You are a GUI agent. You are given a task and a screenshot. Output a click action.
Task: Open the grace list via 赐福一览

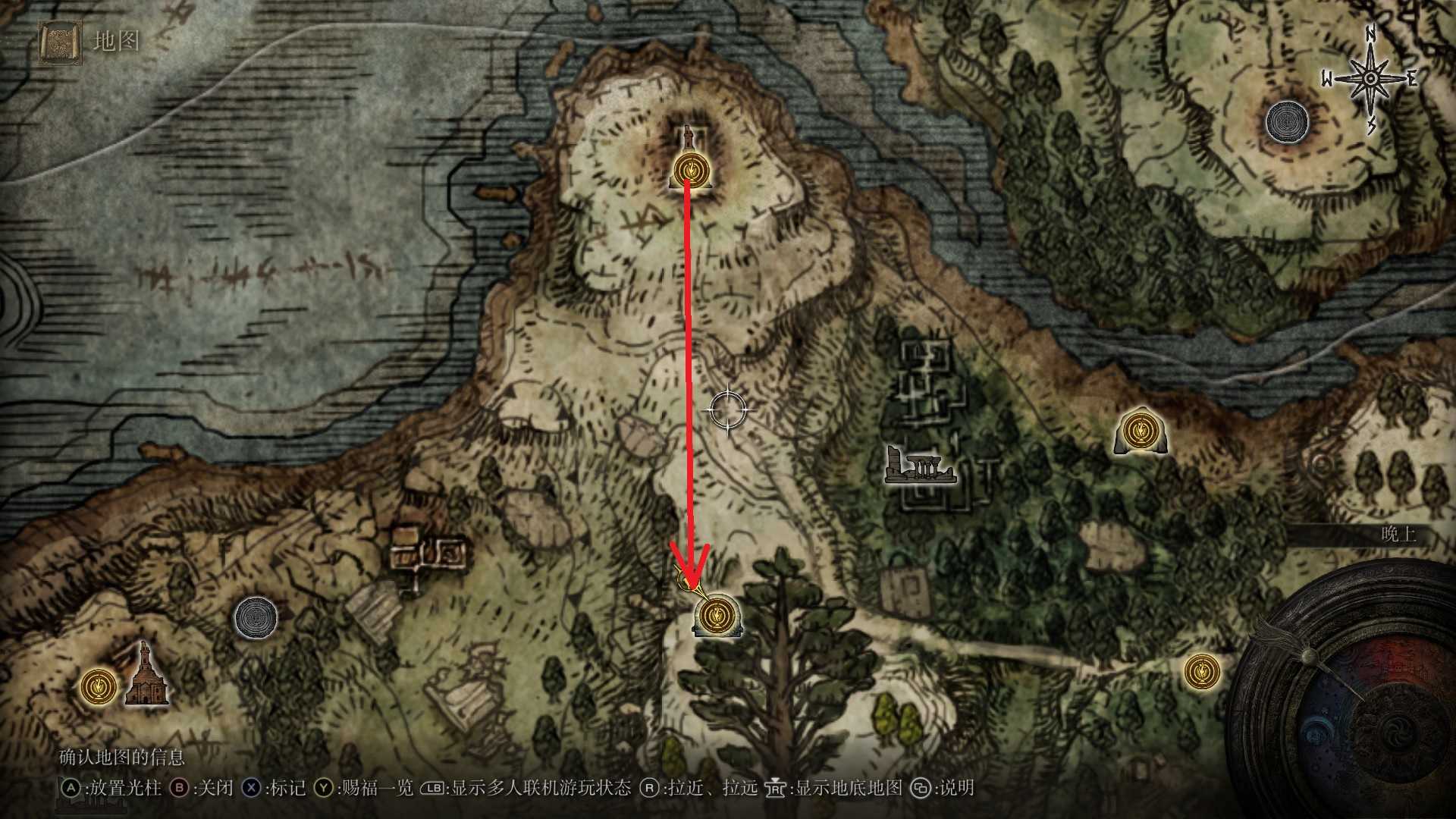point(378,789)
